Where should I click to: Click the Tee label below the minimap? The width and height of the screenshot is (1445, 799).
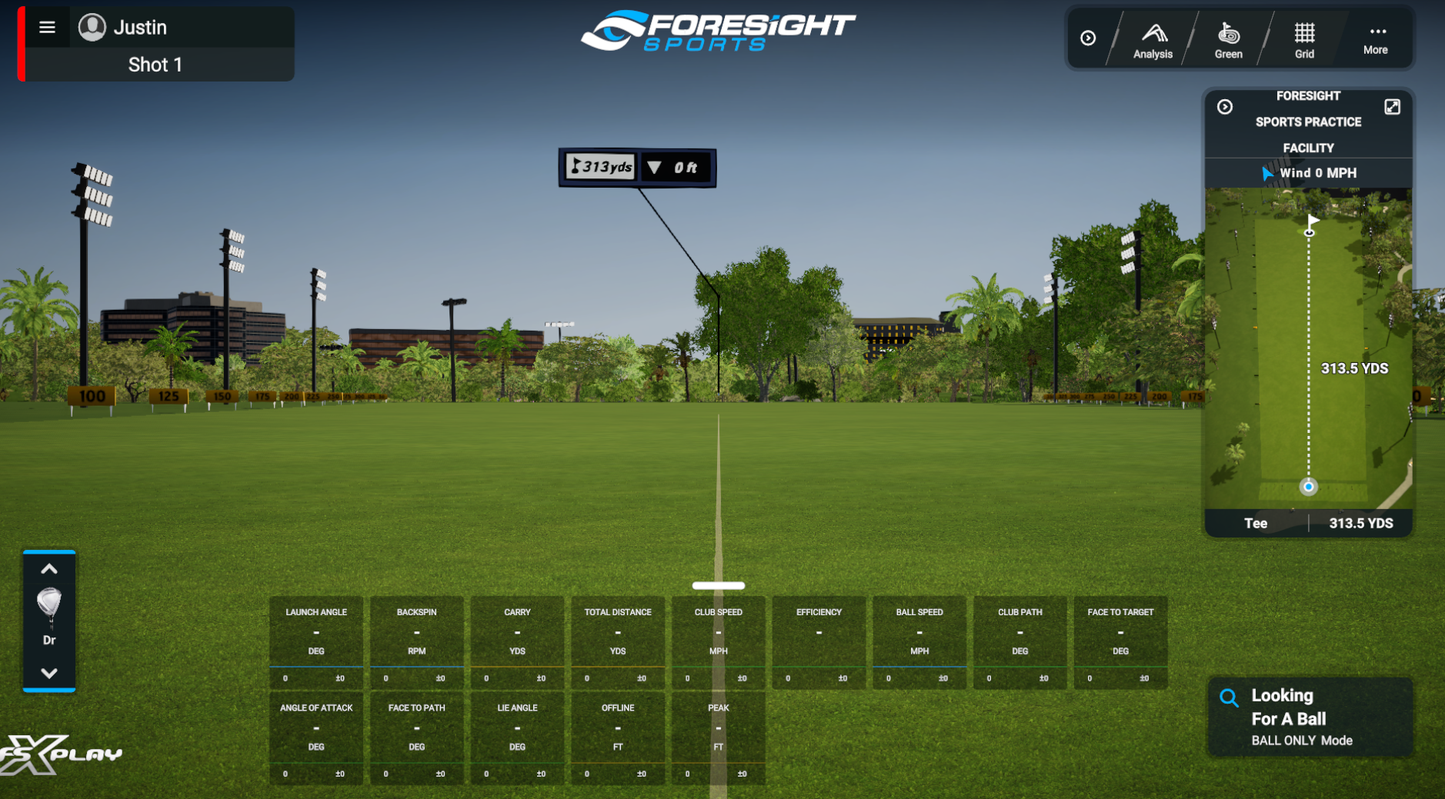[1255, 522]
